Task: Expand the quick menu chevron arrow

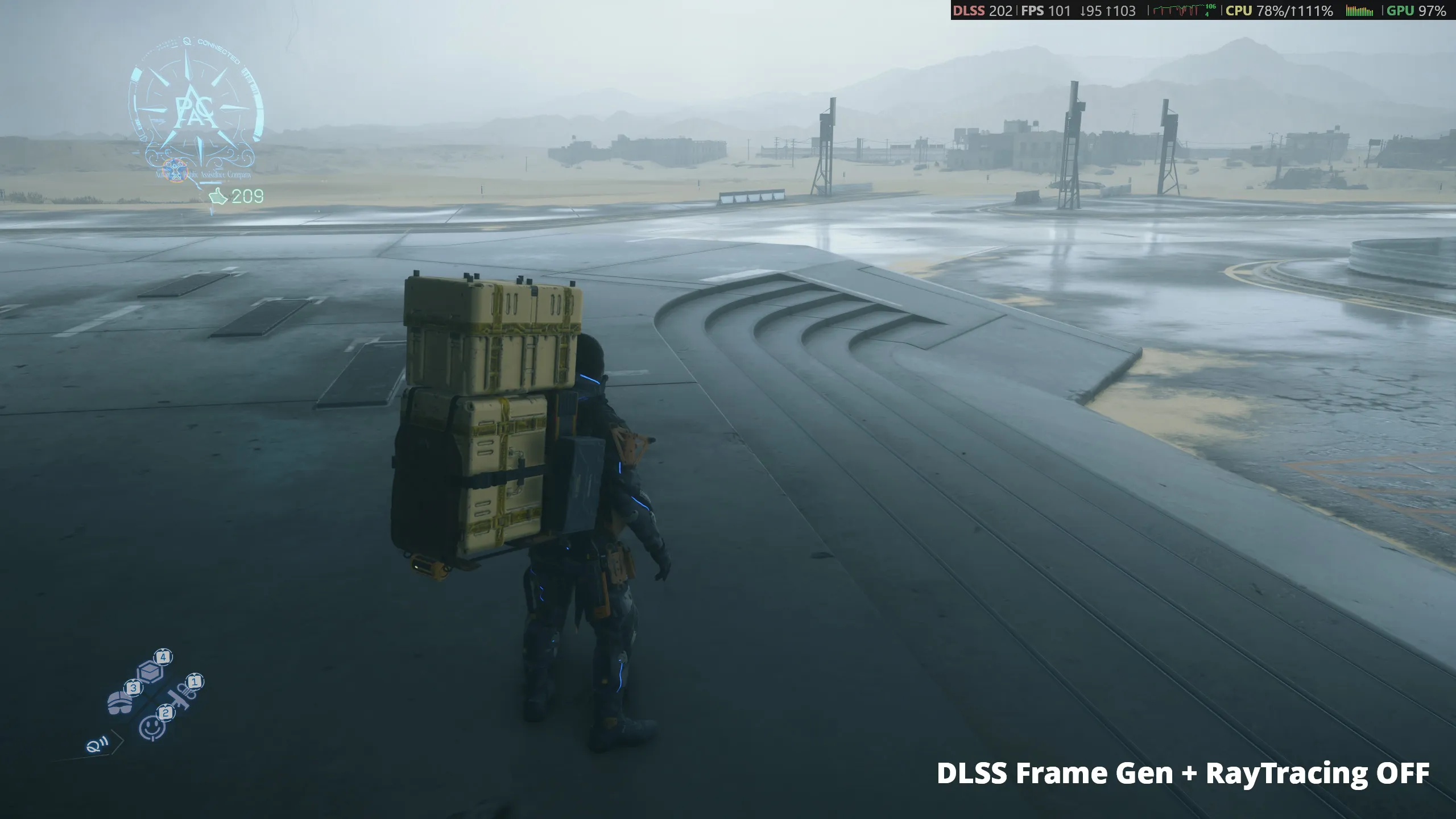Action: pos(118,741)
